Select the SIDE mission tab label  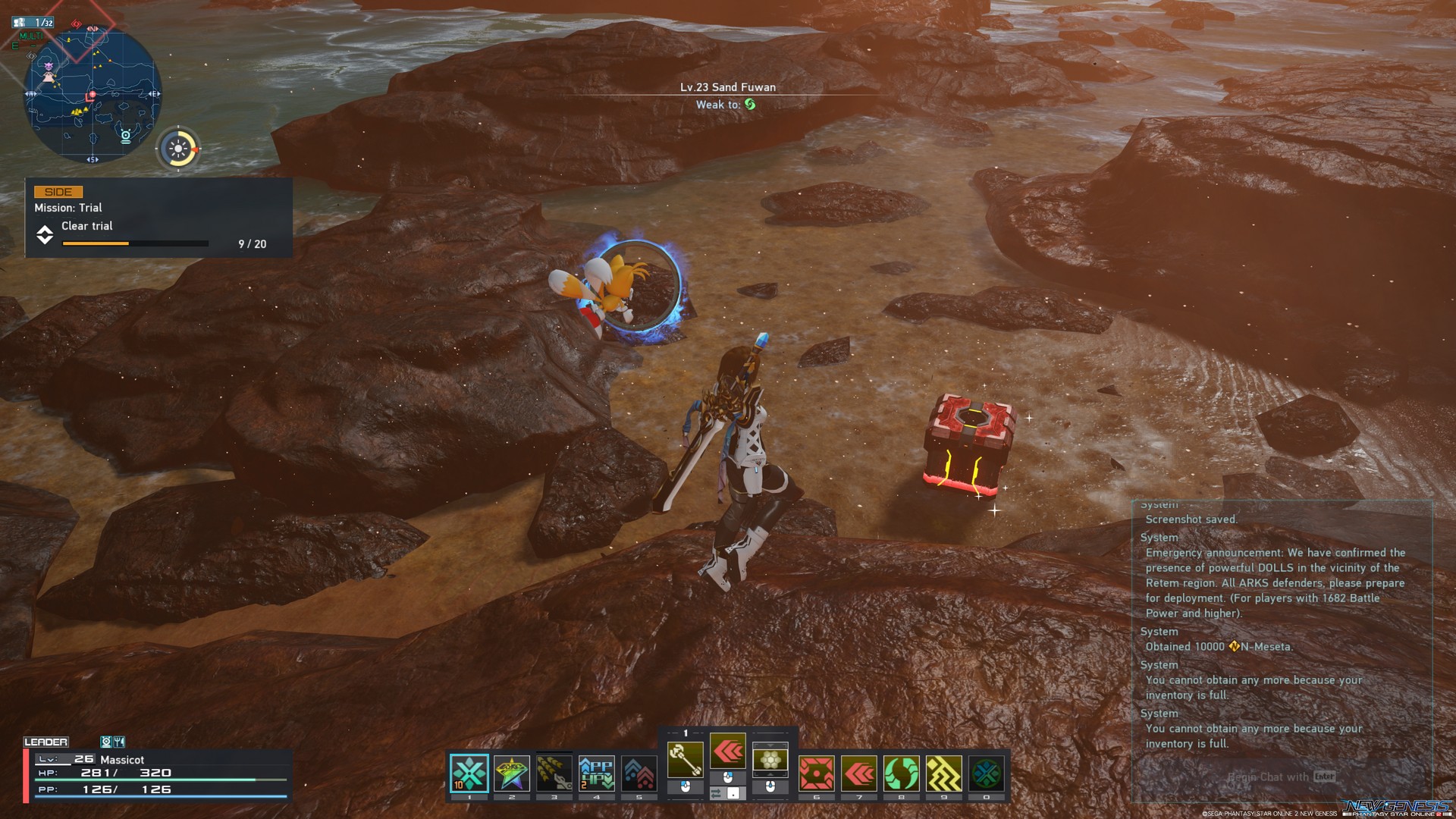click(59, 191)
